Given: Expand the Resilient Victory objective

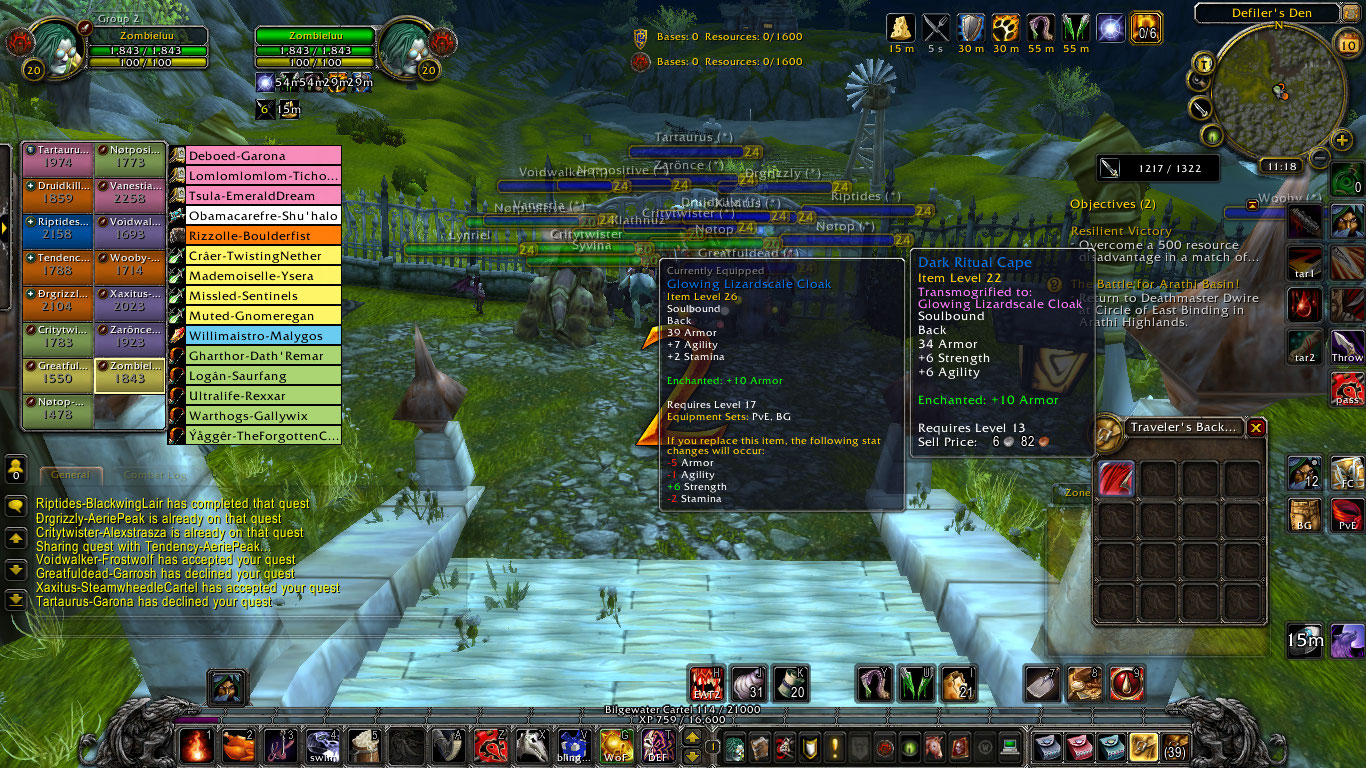Looking at the screenshot, I should point(1121,231).
